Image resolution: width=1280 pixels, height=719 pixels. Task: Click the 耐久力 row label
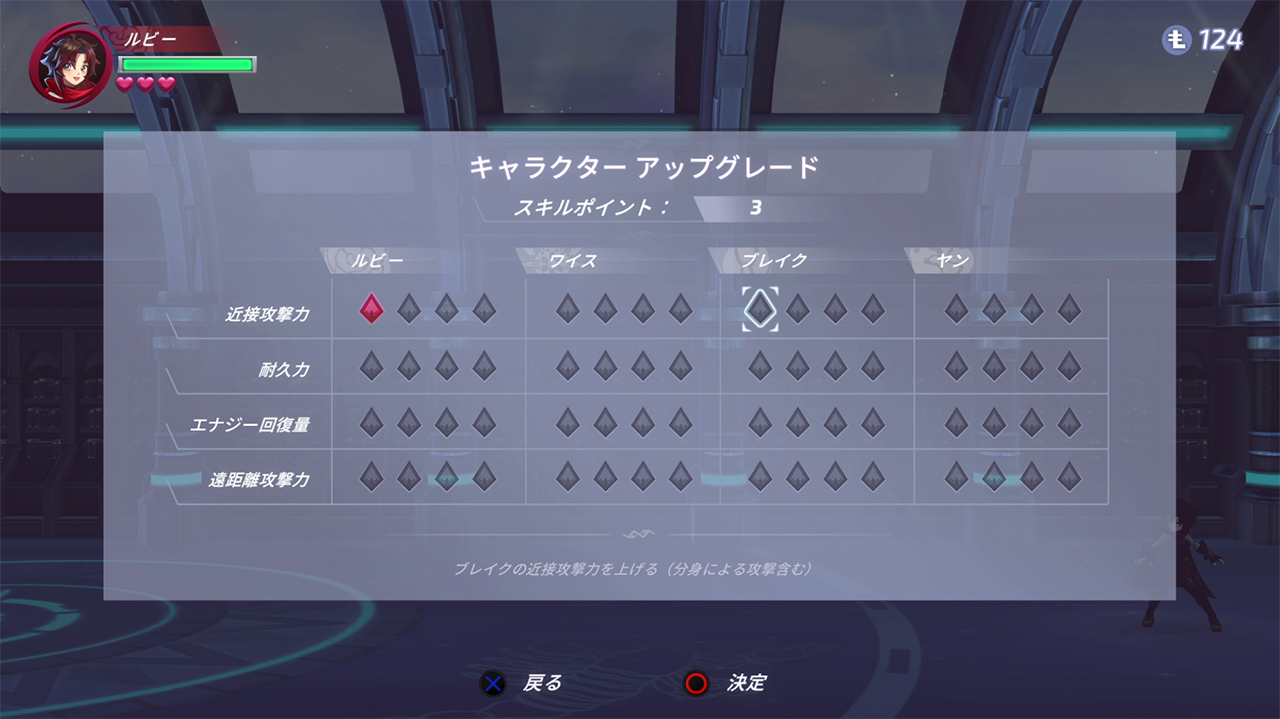pyautogui.click(x=284, y=370)
